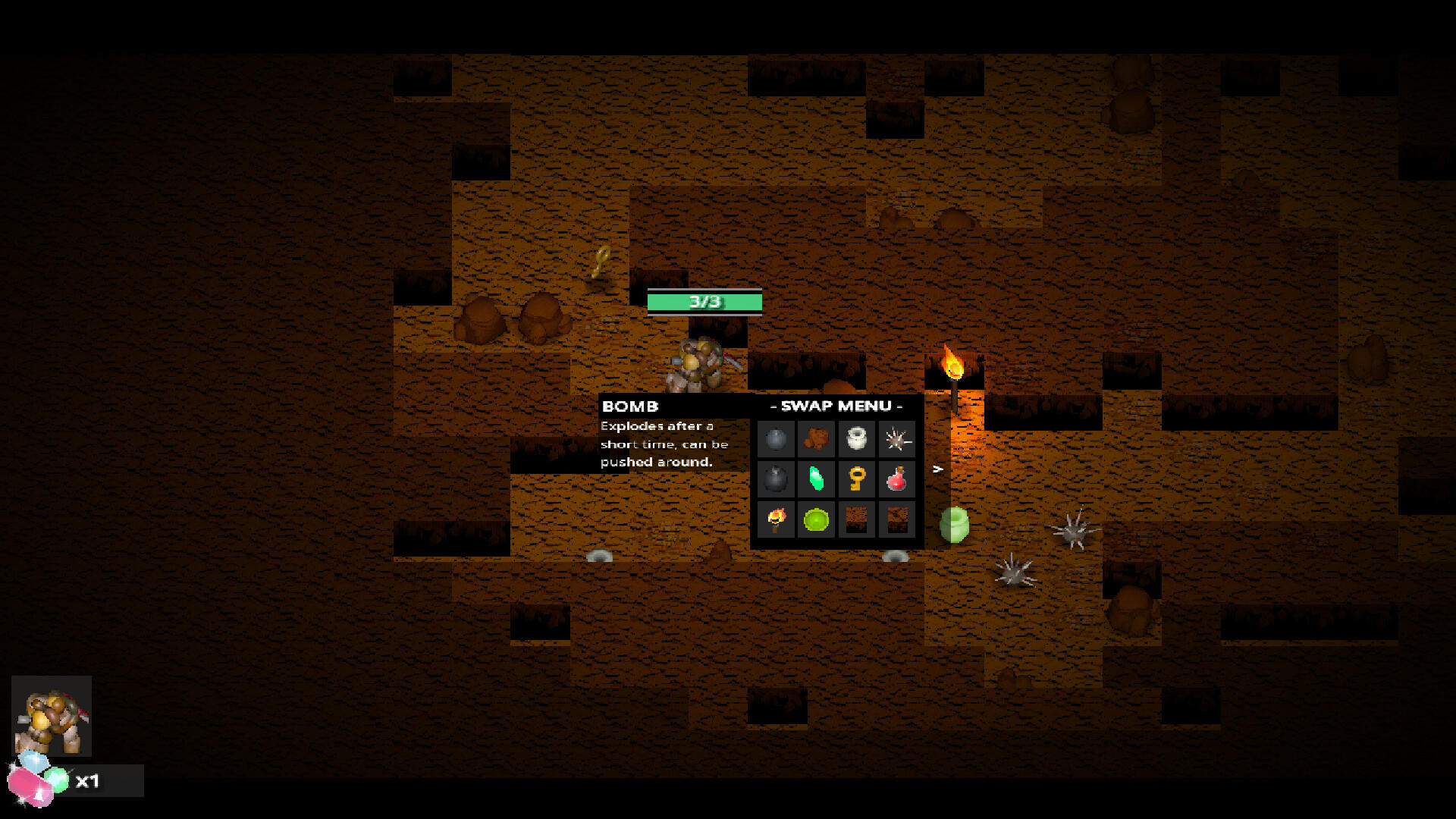Choose the white pot item
1456x819 pixels.
858,439
